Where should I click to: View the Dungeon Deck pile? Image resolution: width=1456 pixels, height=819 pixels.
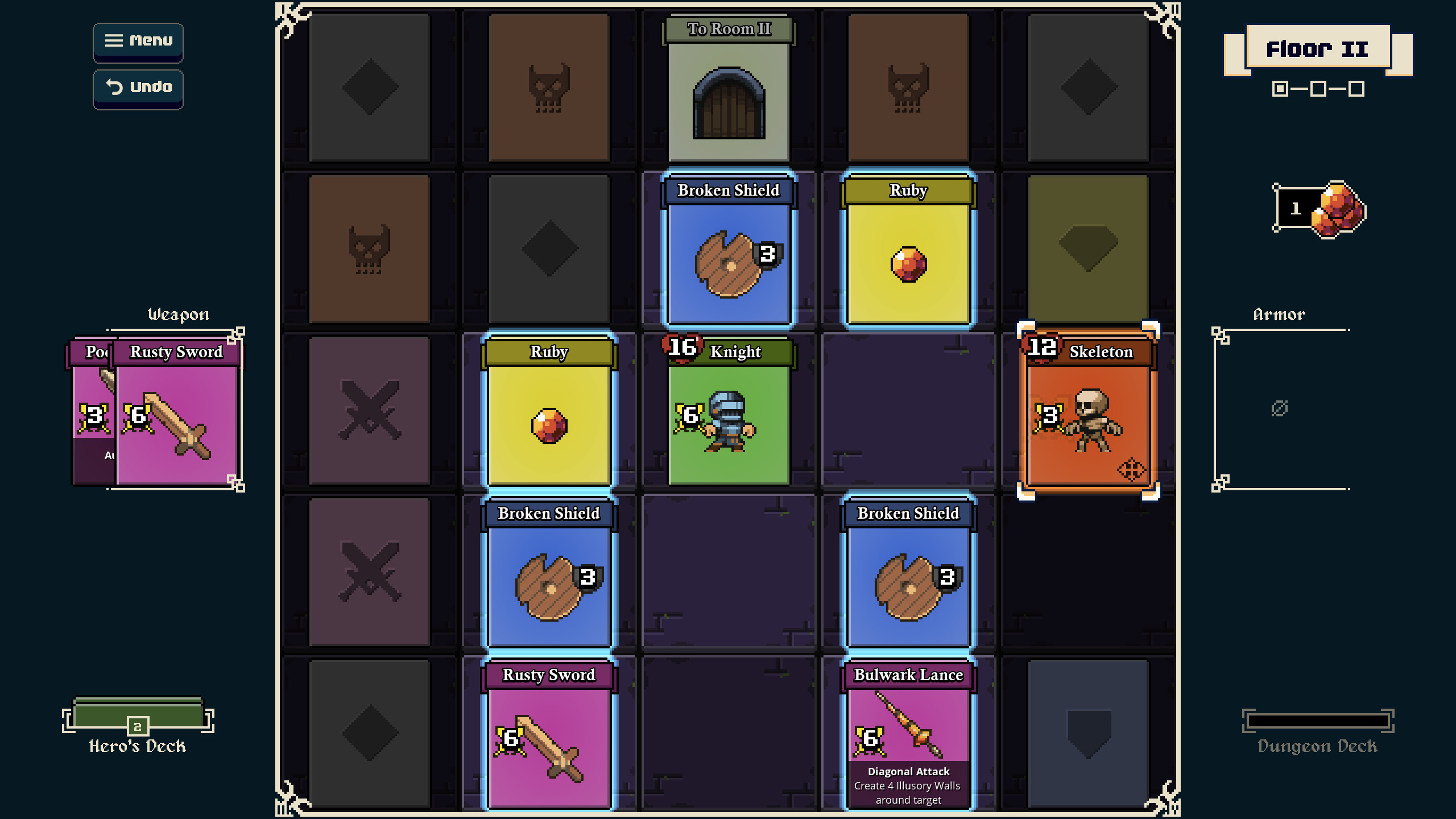[1317, 722]
